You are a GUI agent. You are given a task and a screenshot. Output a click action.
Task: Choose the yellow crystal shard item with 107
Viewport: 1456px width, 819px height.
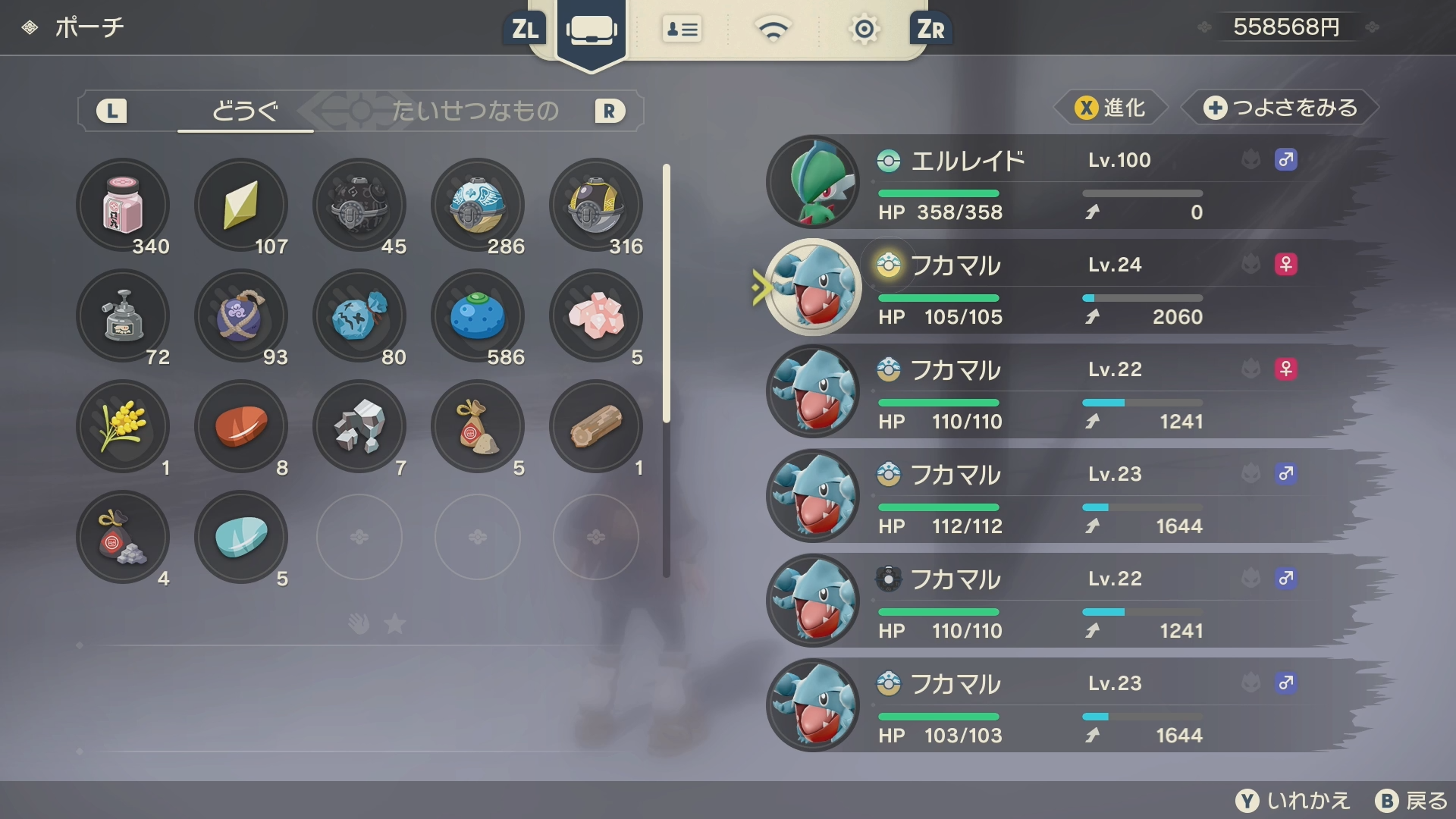pyautogui.click(x=241, y=205)
